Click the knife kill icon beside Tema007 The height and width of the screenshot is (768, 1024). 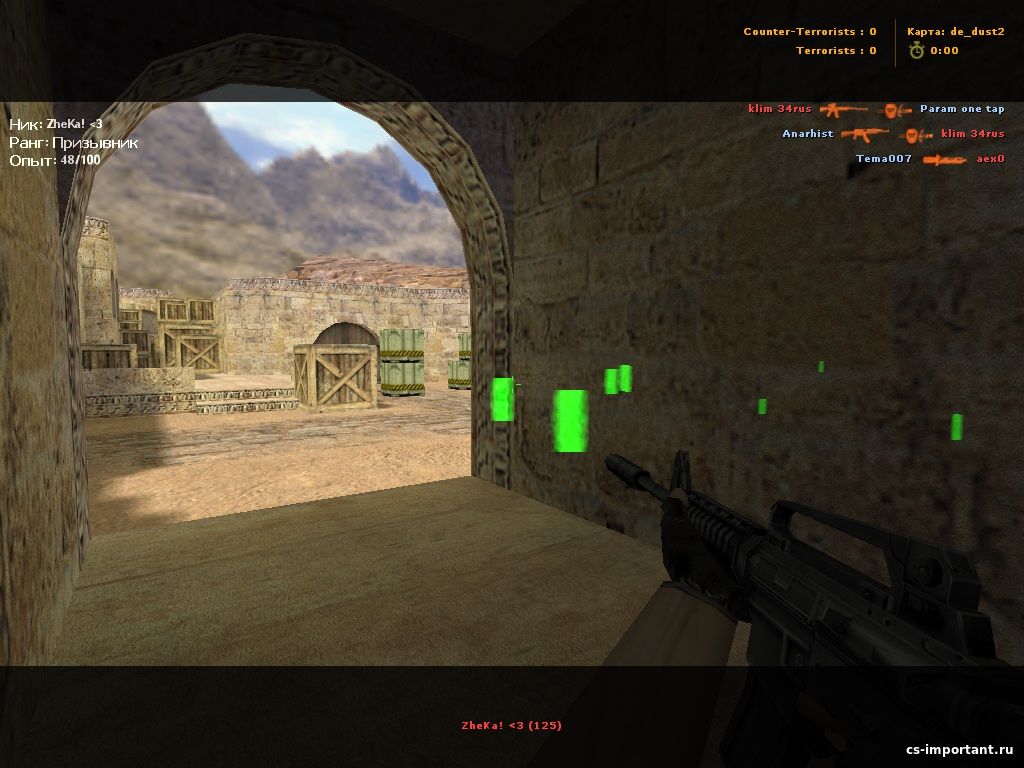click(x=945, y=159)
